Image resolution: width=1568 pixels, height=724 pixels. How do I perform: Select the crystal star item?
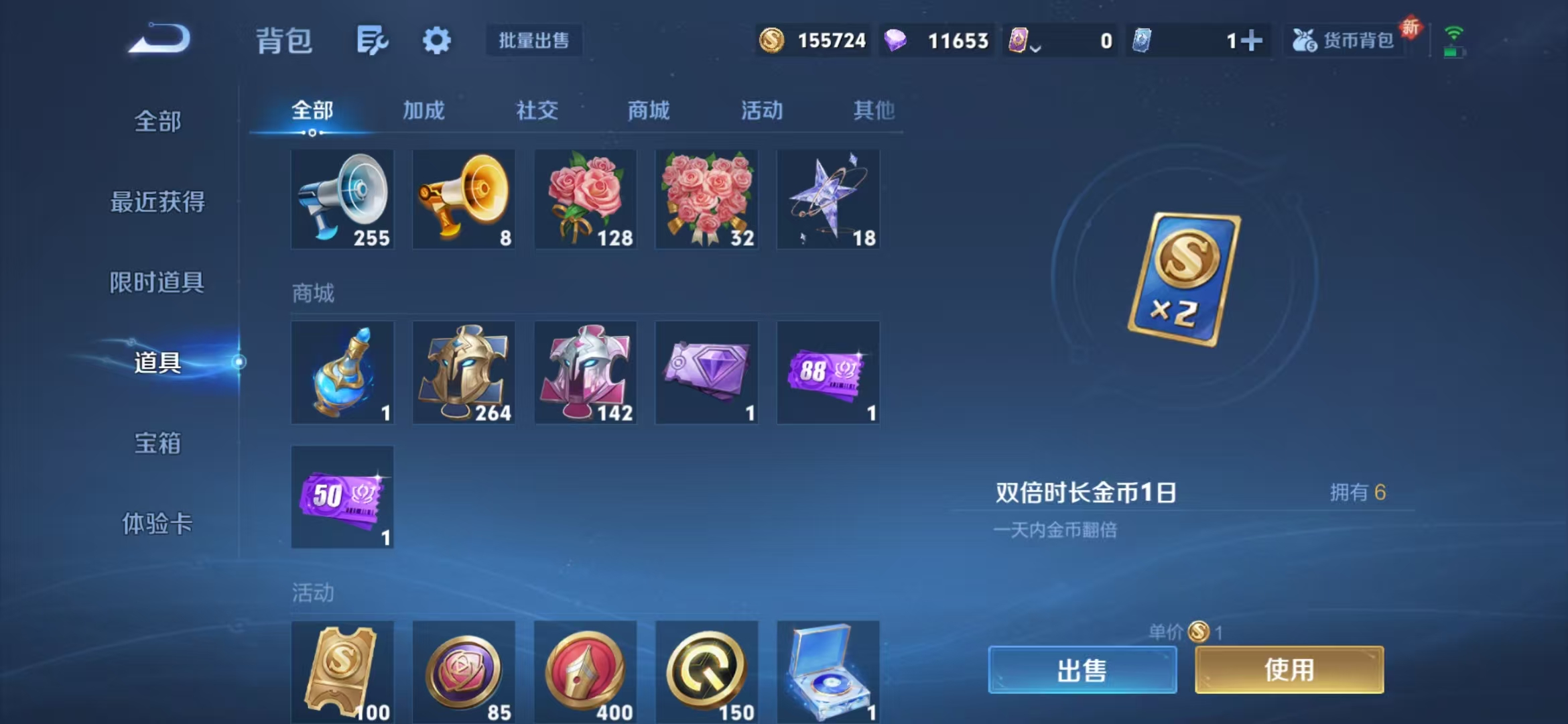[828, 198]
